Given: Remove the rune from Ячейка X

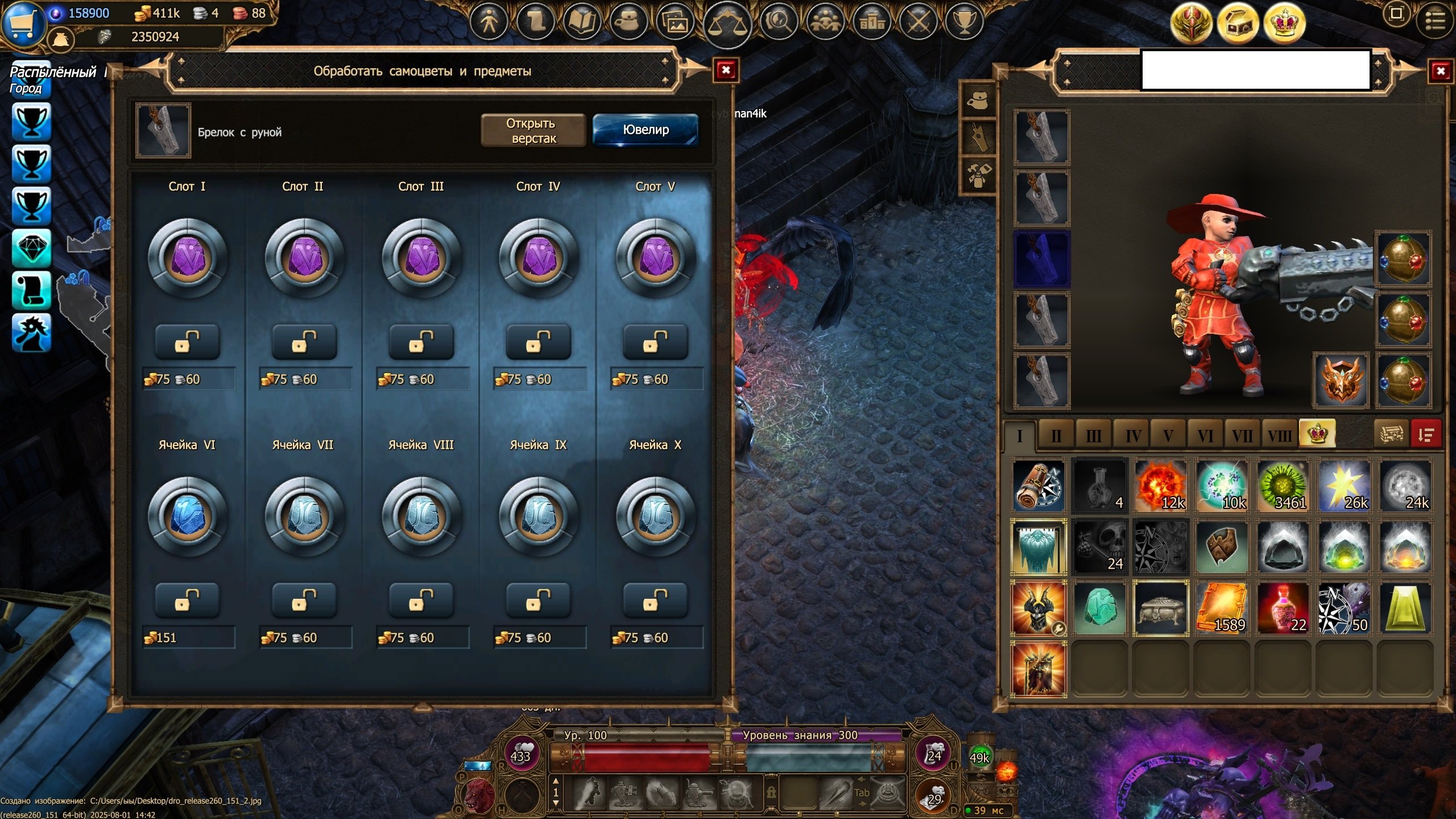Looking at the screenshot, I should (x=655, y=601).
